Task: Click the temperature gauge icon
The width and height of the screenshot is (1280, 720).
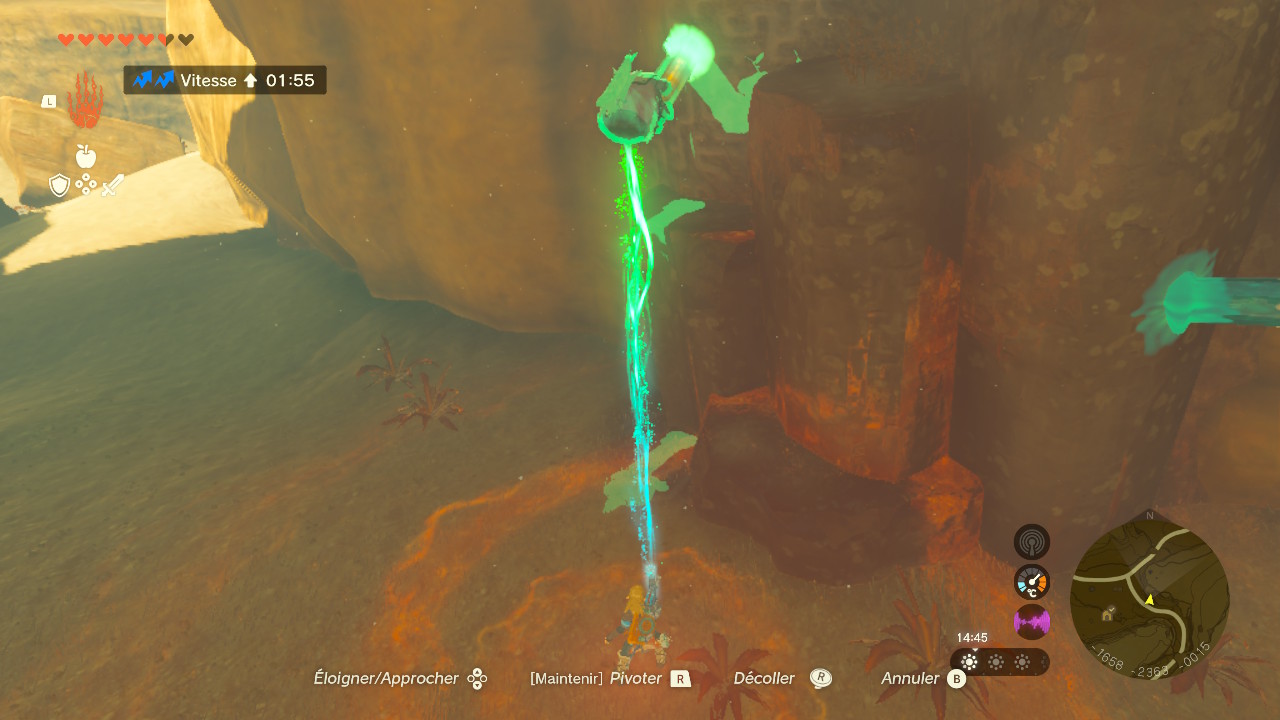Action: click(1031, 582)
